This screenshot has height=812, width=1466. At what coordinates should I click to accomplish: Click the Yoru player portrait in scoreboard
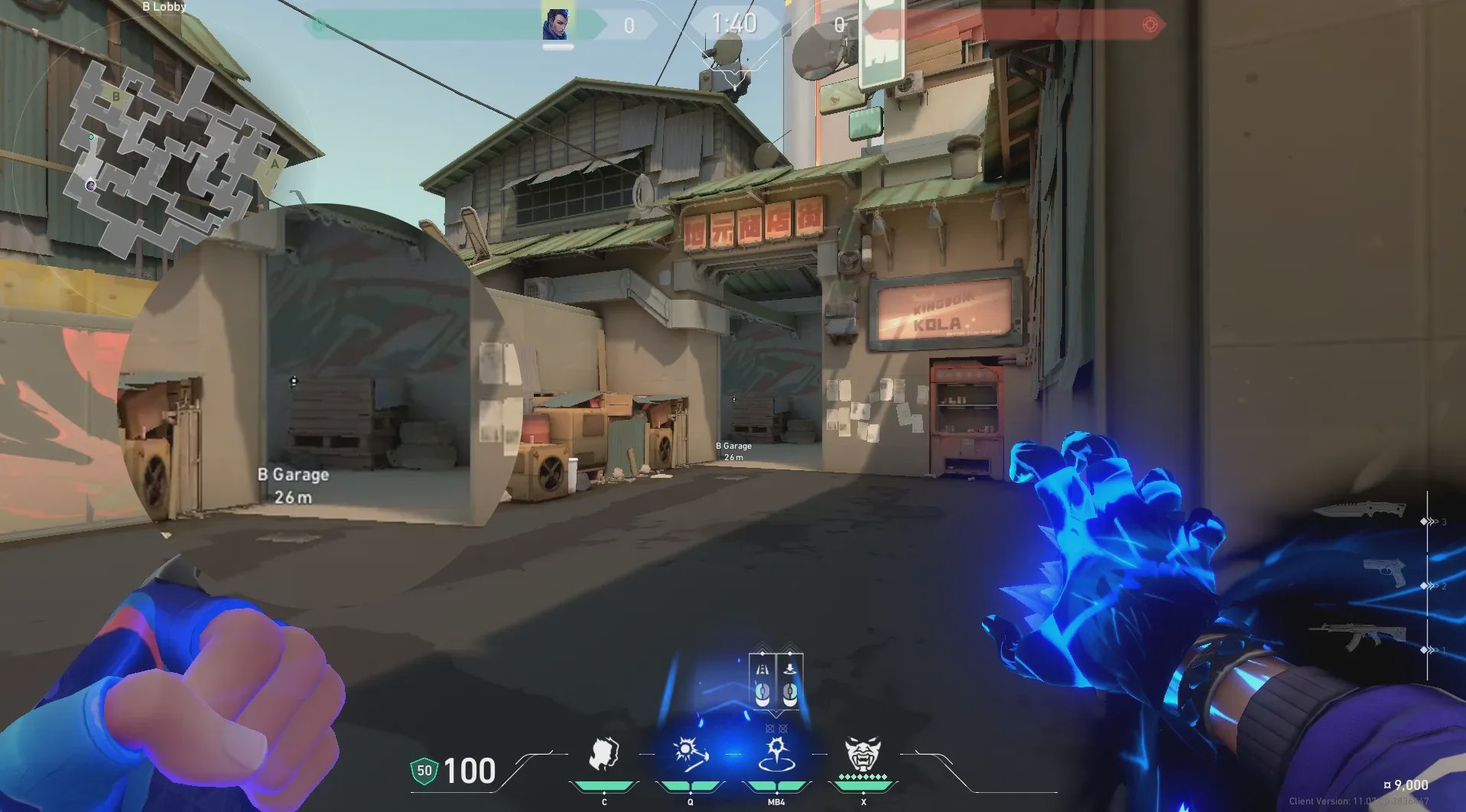click(x=556, y=23)
